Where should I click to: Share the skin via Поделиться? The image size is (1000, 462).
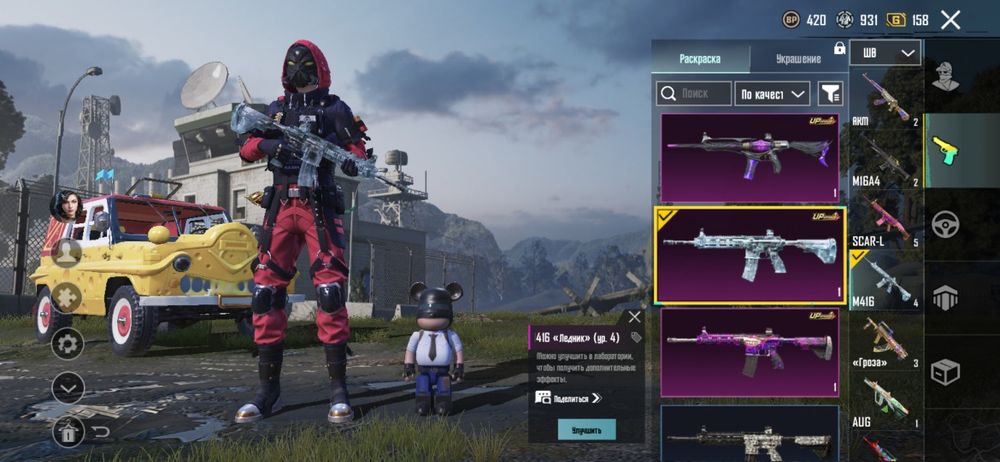pos(570,398)
